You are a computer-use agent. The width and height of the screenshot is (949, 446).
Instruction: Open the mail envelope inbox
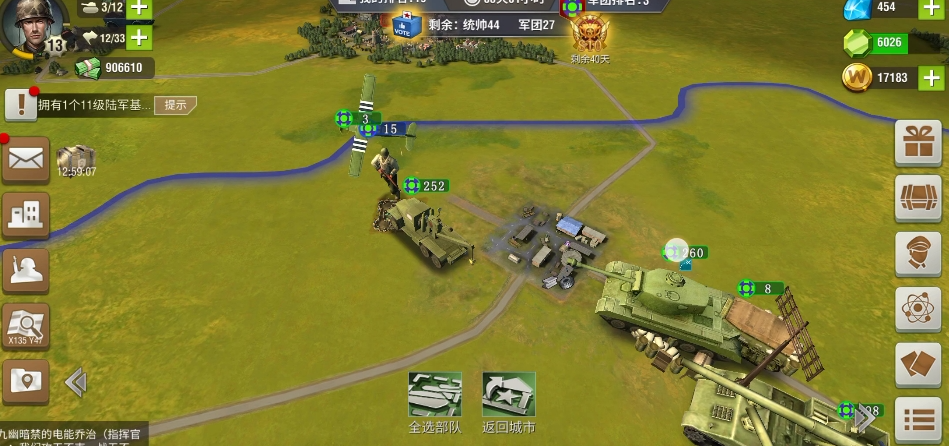(x=25, y=159)
